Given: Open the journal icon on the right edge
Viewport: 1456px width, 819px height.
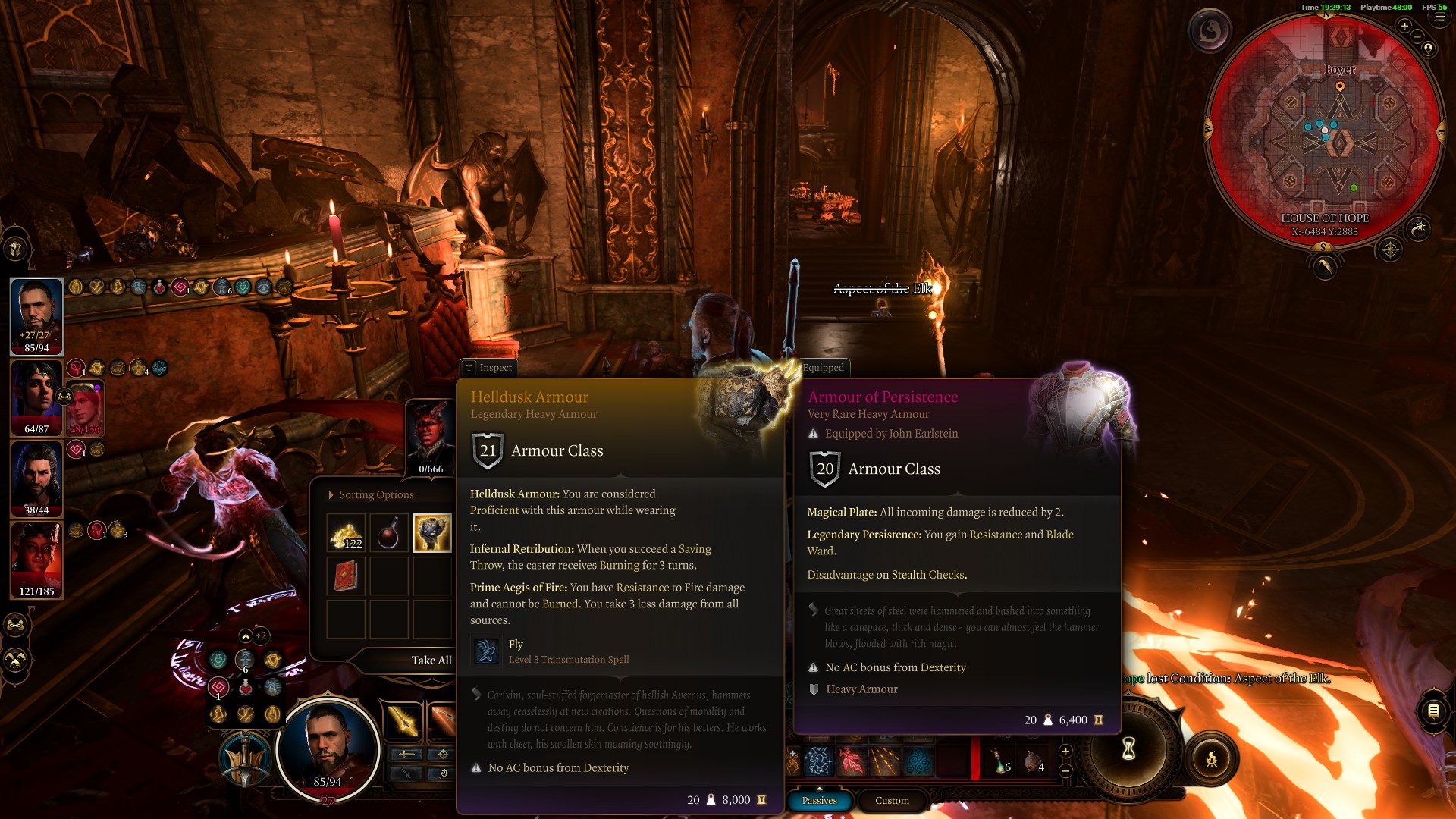Looking at the screenshot, I should [x=1434, y=711].
